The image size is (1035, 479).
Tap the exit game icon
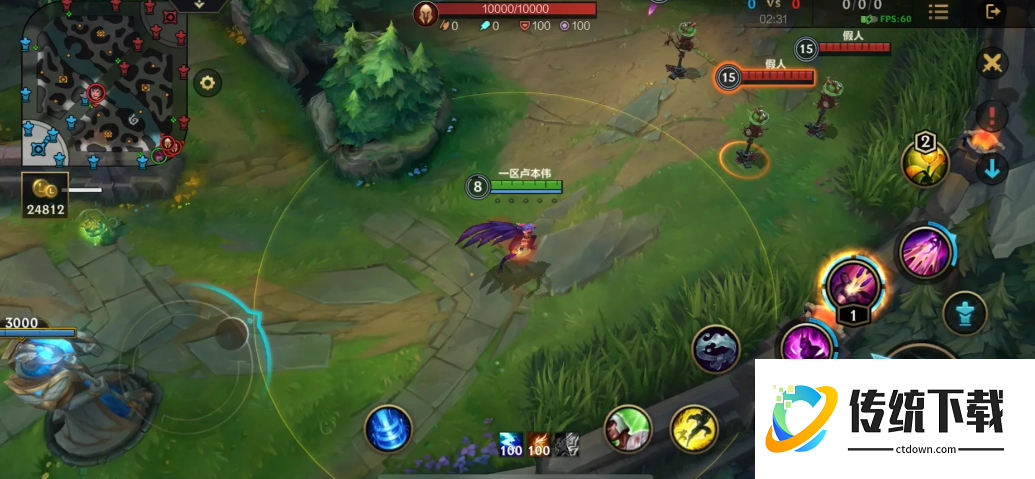click(x=993, y=12)
